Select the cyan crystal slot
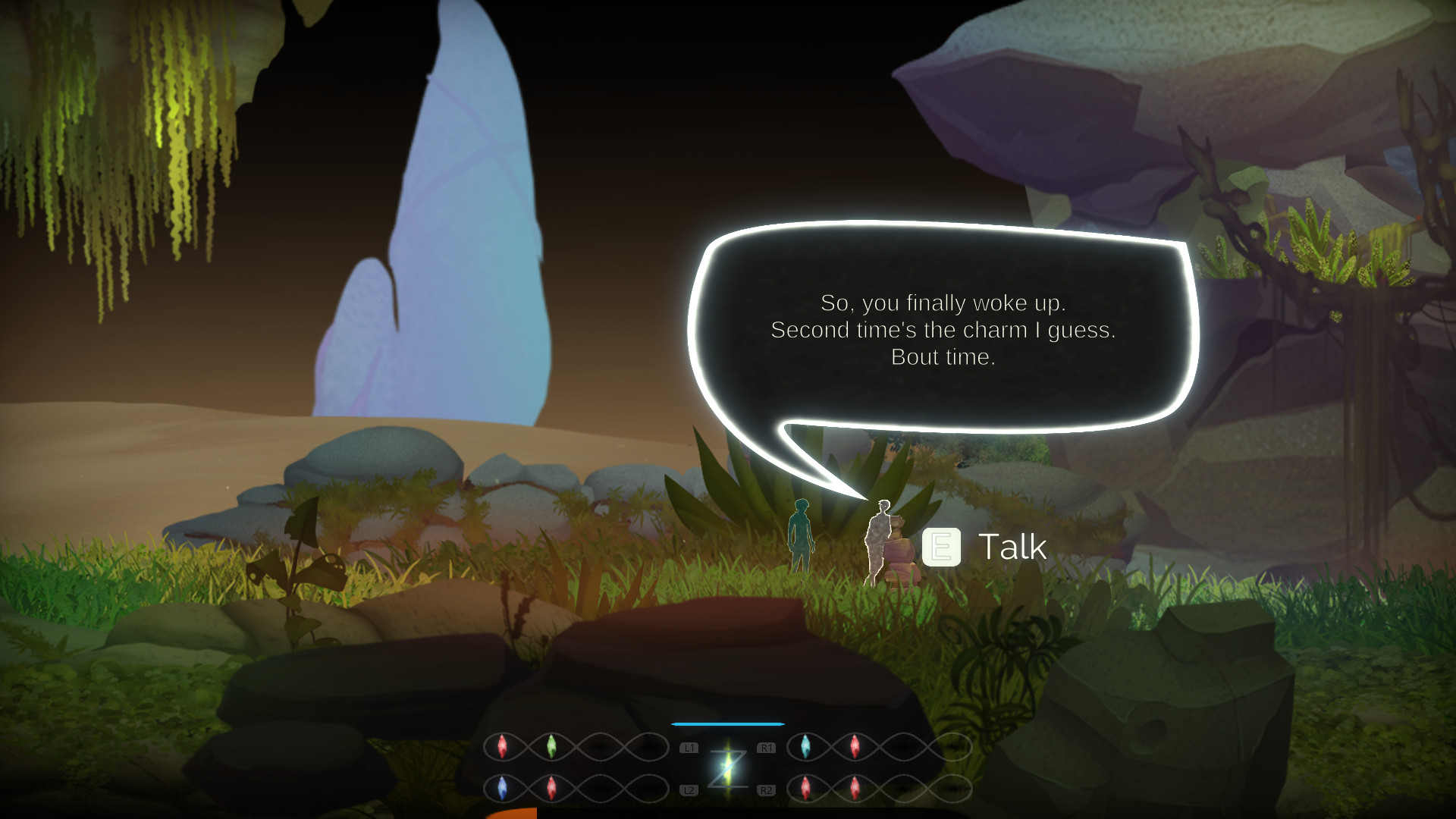The image size is (1456, 819). 805,747
